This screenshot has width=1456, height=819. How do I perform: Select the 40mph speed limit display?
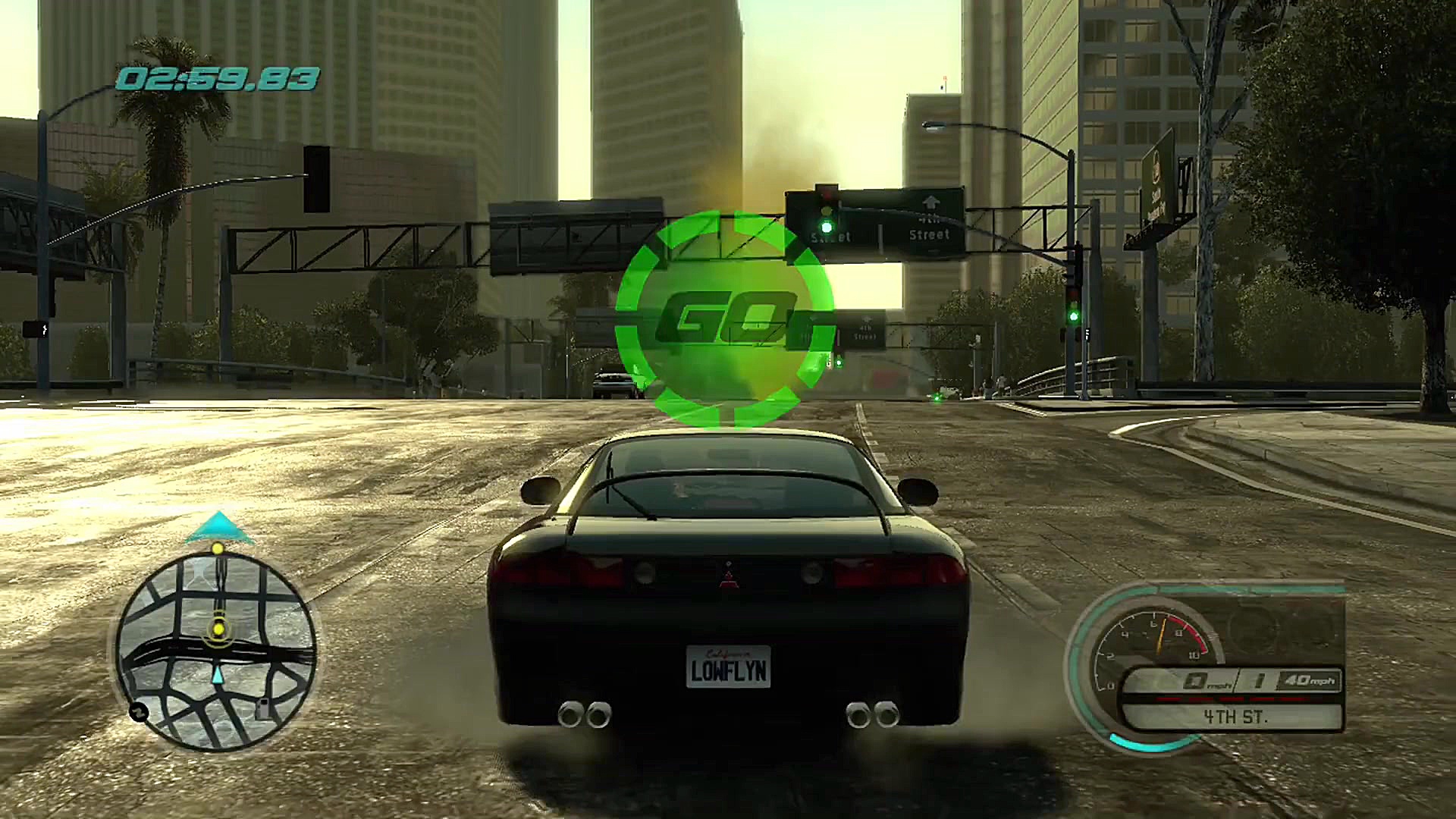1308,681
